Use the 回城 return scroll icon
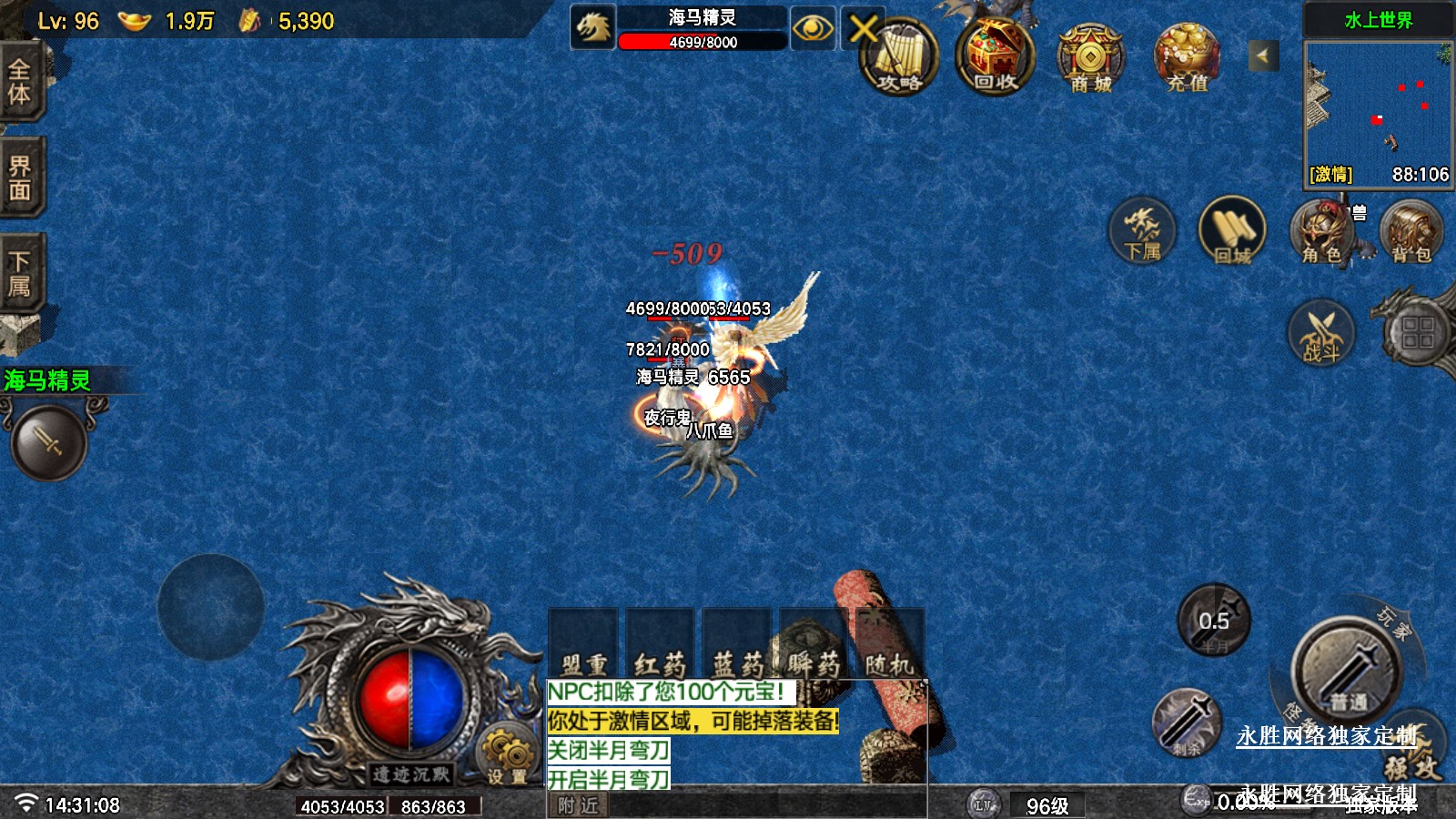 1232,231
